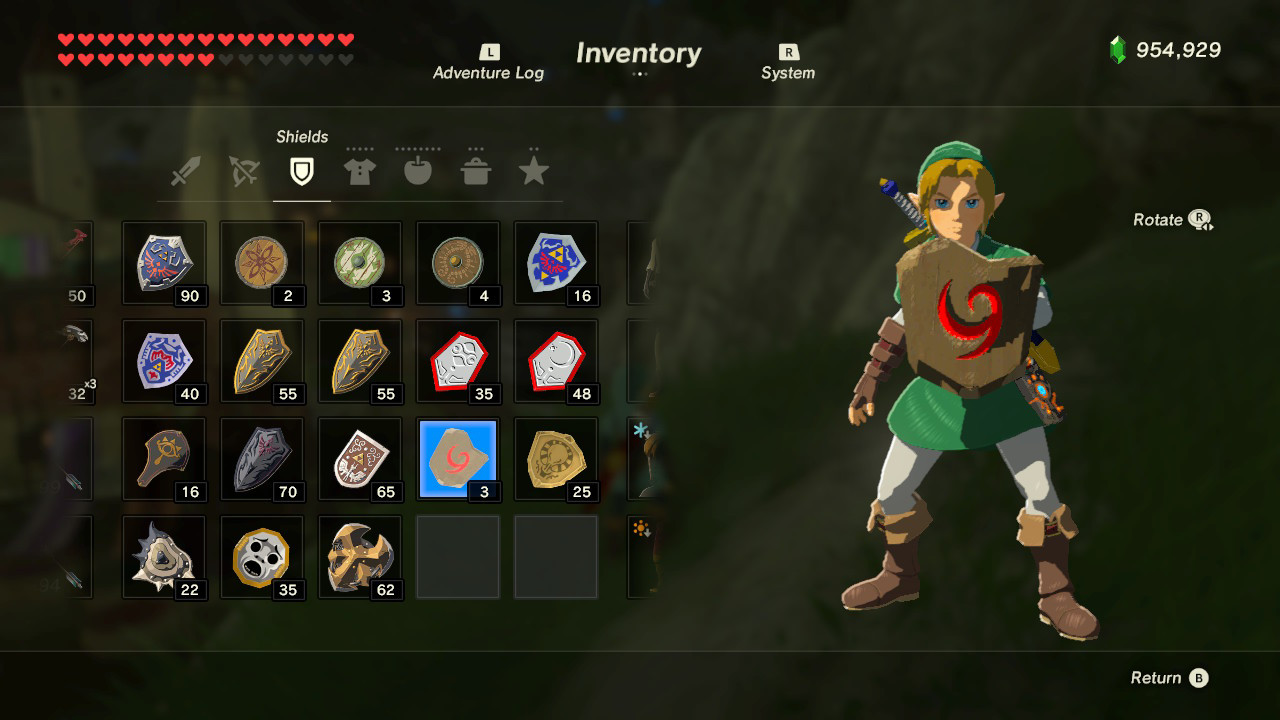Image resolution: width=1280 pixels, height=720 pixels.
Task: Select the cooking pot materials category
Action: coord(476,170)
